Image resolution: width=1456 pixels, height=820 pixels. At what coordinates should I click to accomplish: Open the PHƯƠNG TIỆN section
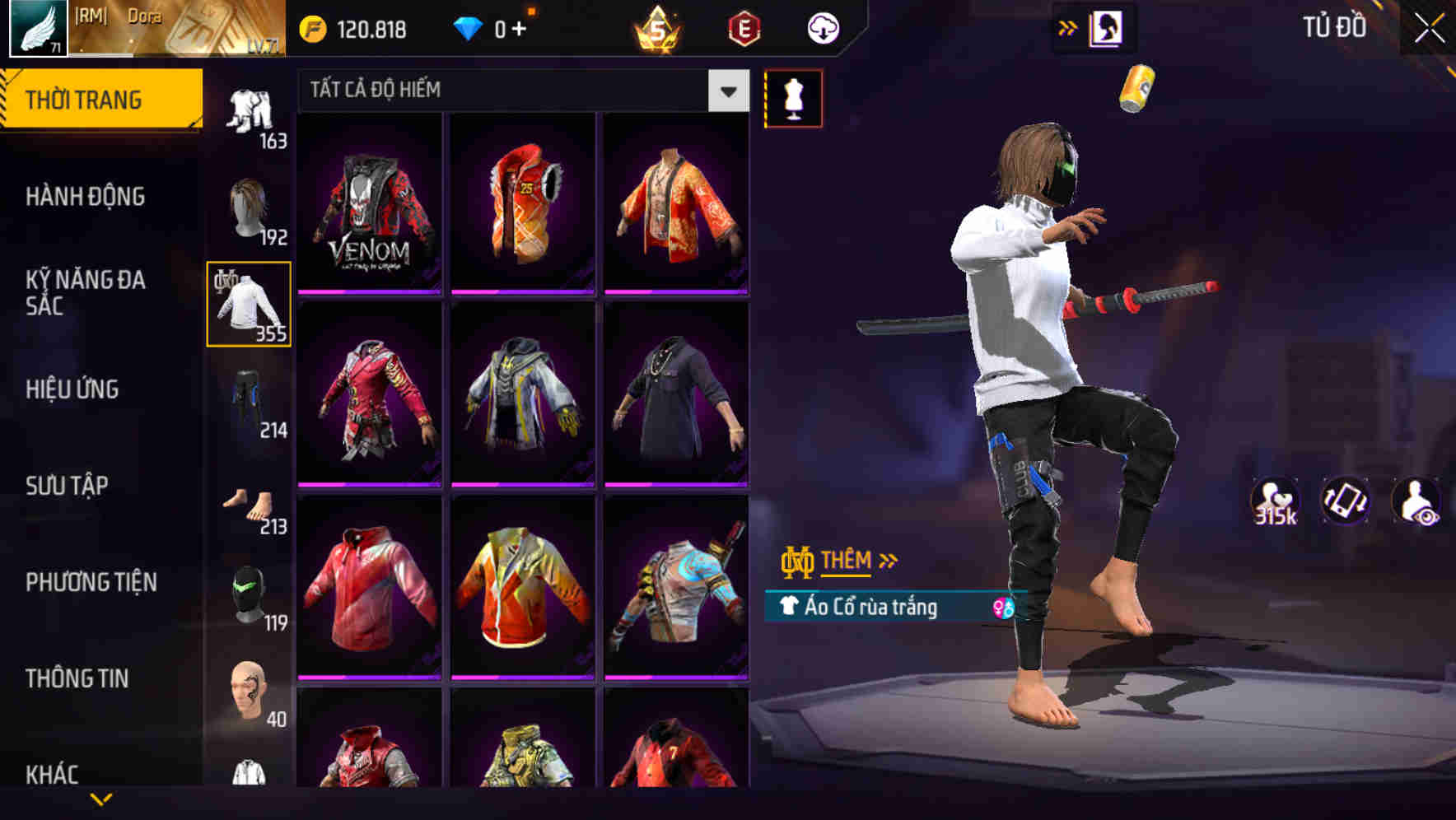pos(91,581)
